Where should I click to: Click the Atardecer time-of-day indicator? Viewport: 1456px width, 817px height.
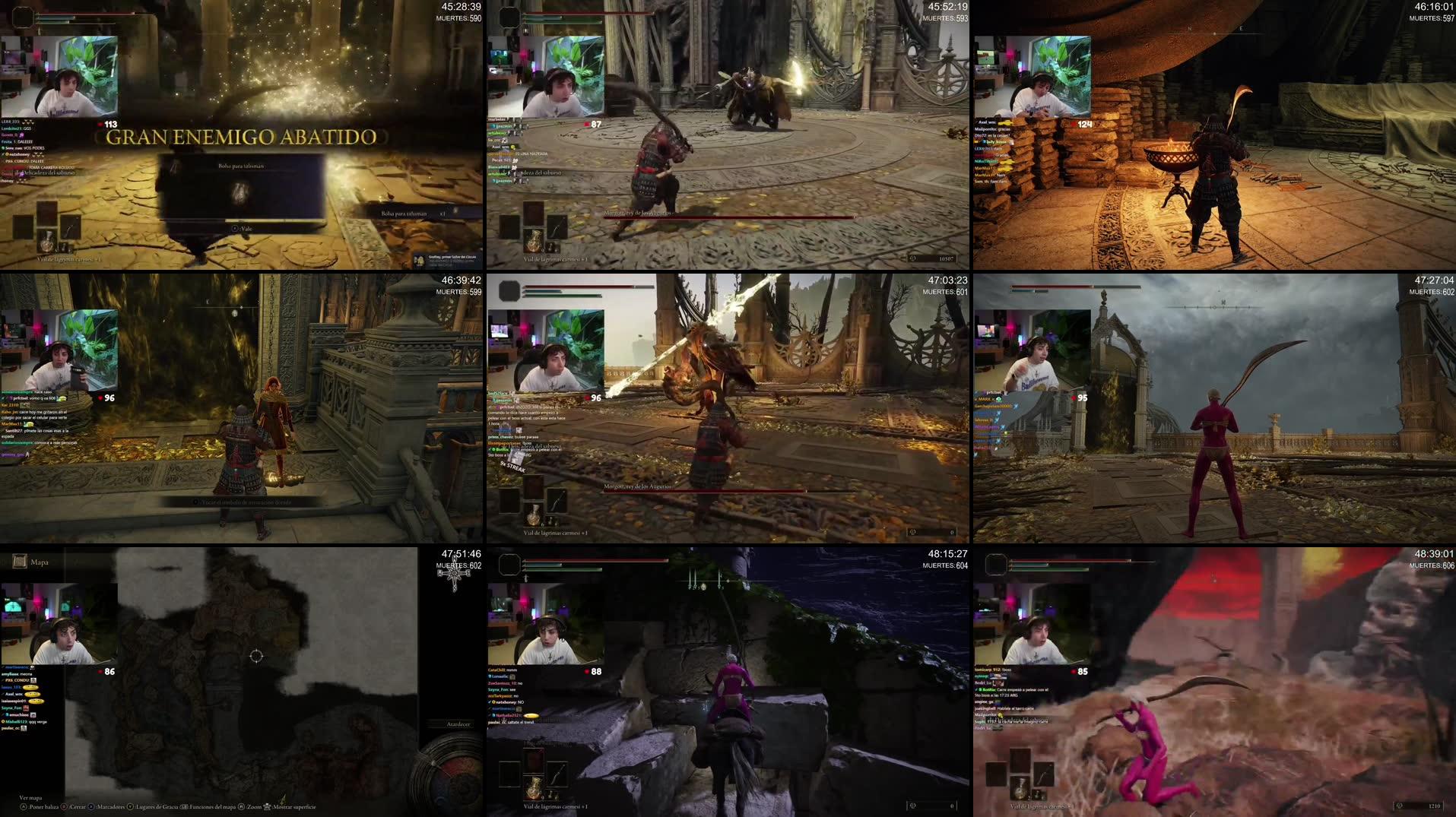click(456, 724)
